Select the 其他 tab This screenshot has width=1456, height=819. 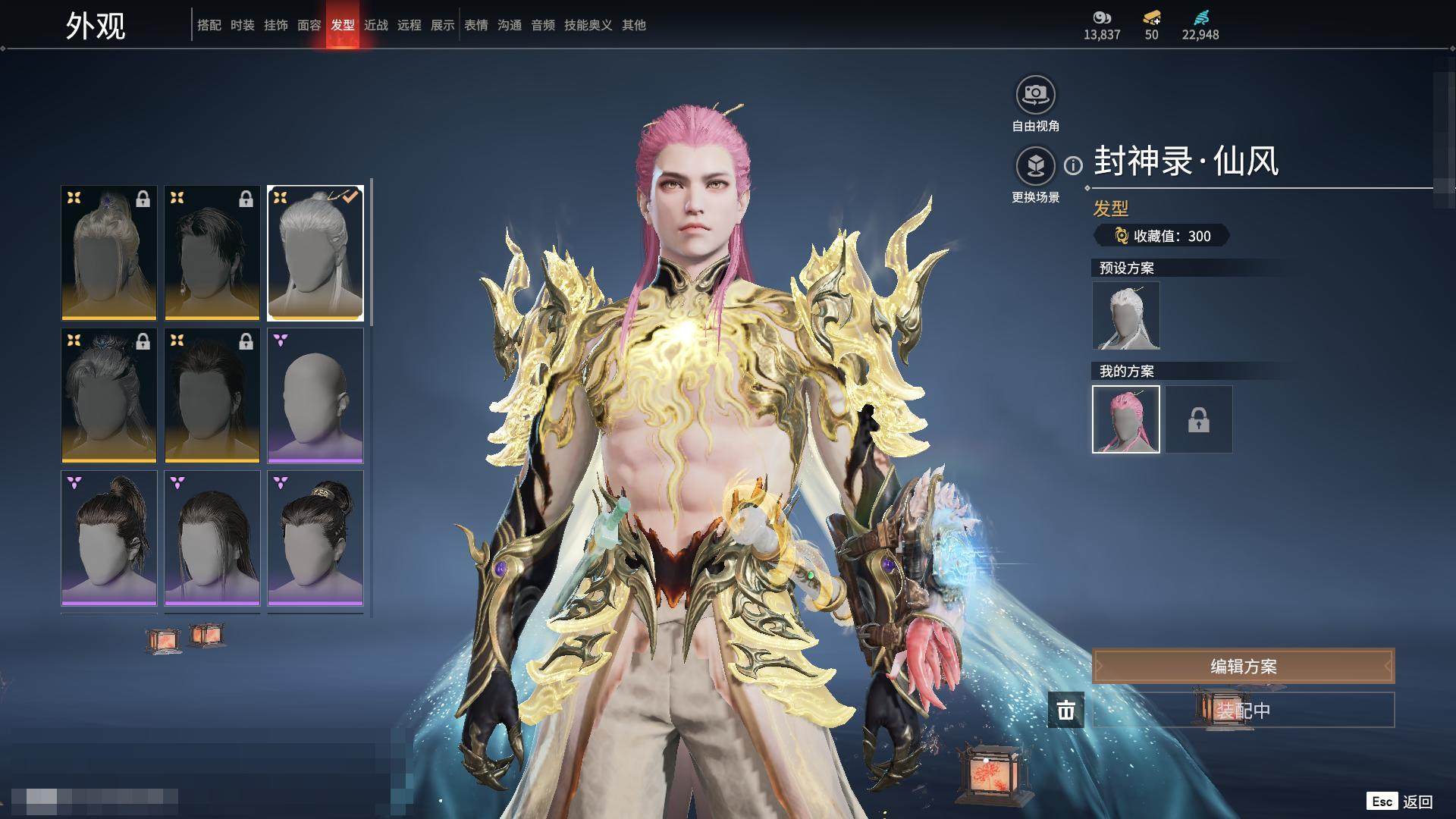(x=633, y=25)
